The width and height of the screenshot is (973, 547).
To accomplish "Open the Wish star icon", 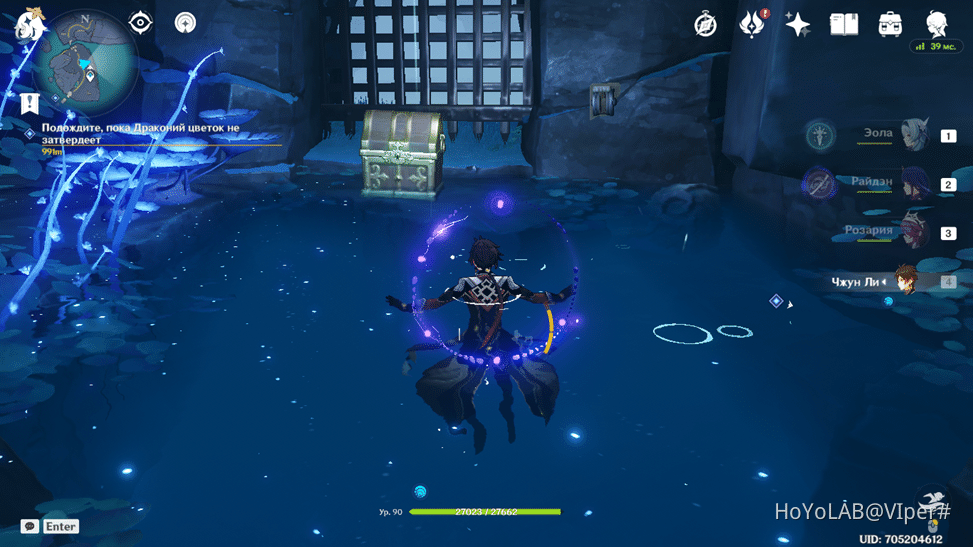I will pos(797,24).
